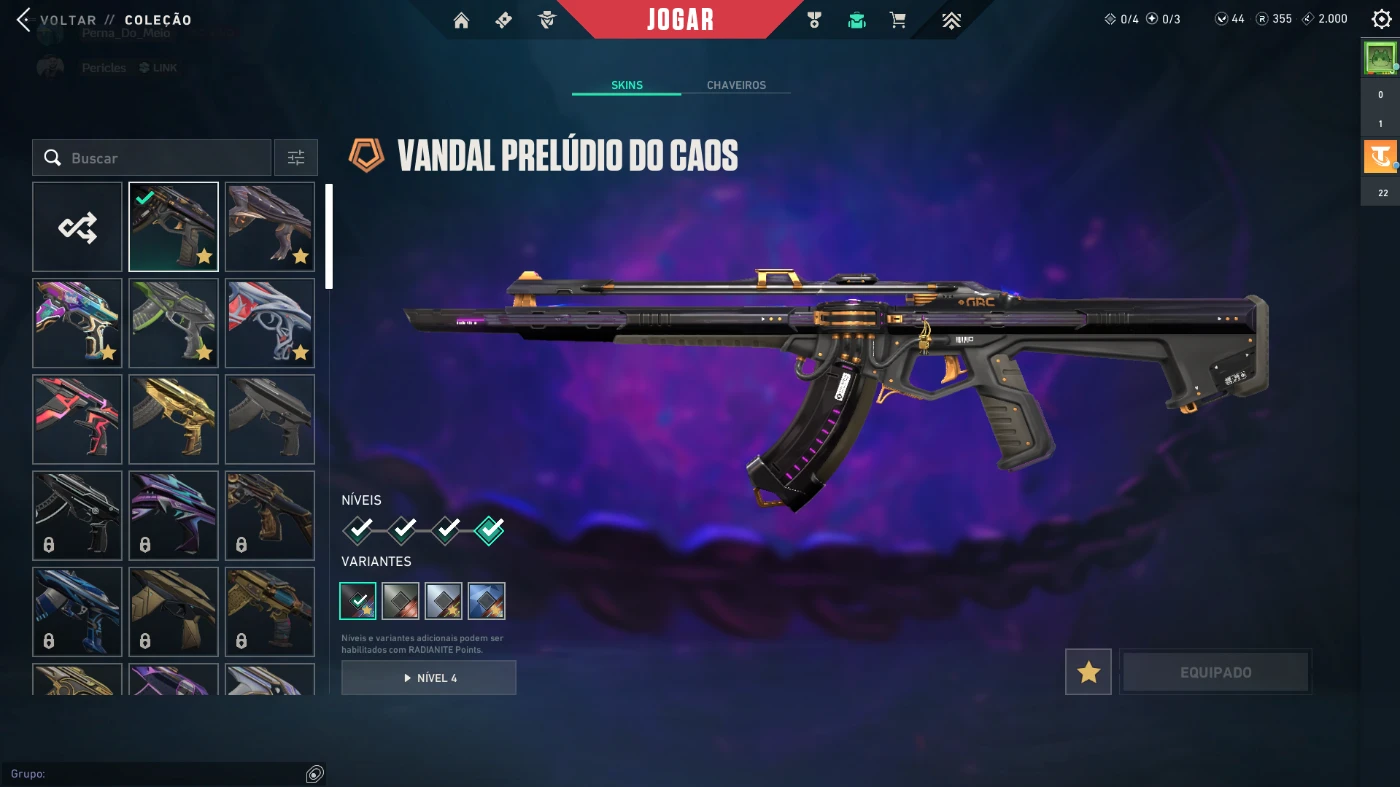Viewport: 1400px width, 787px height.
Task: Toggle the favorite star button
Action: [x=1088, y=672]
